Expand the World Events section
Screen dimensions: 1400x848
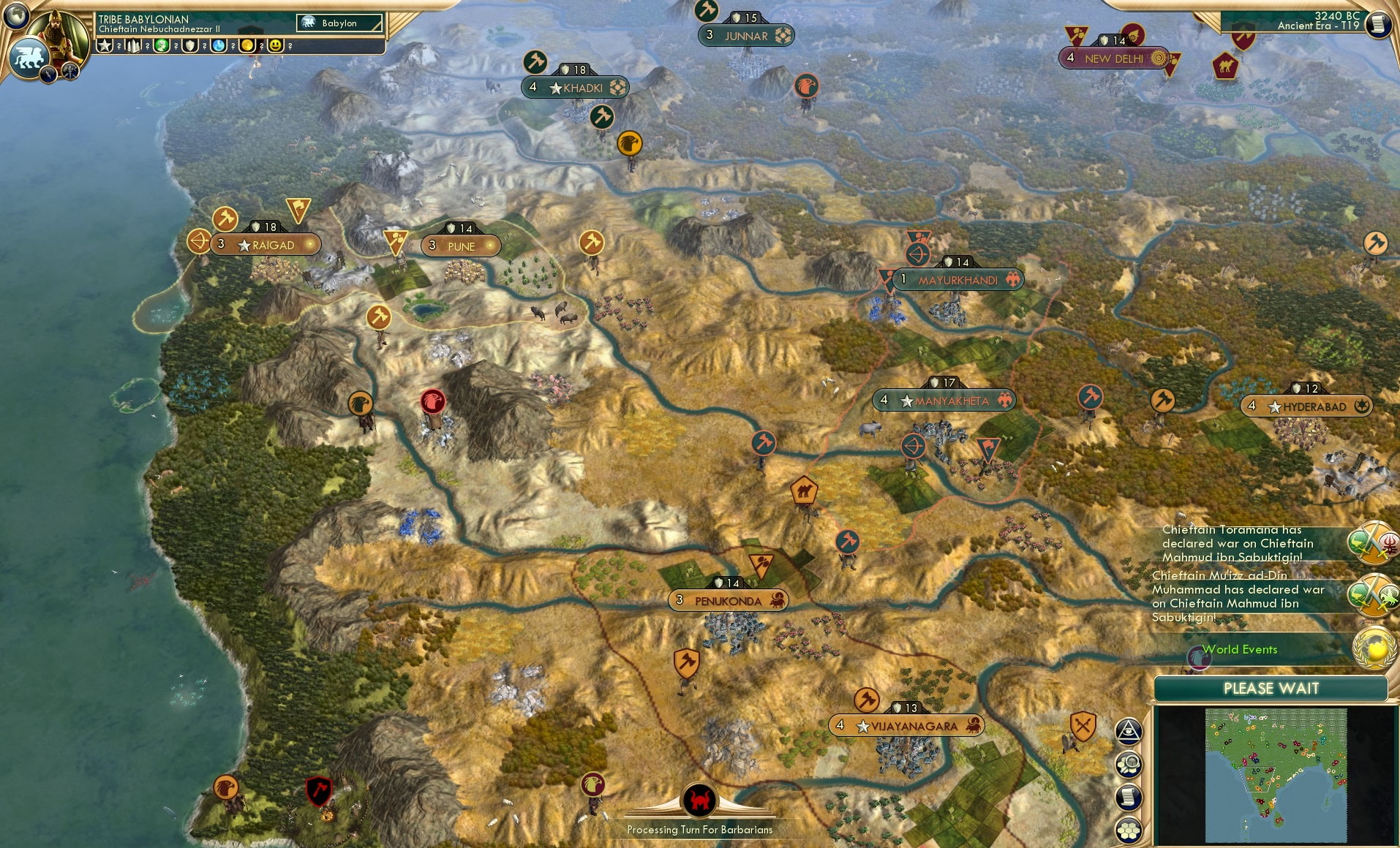click(1239, 649)
